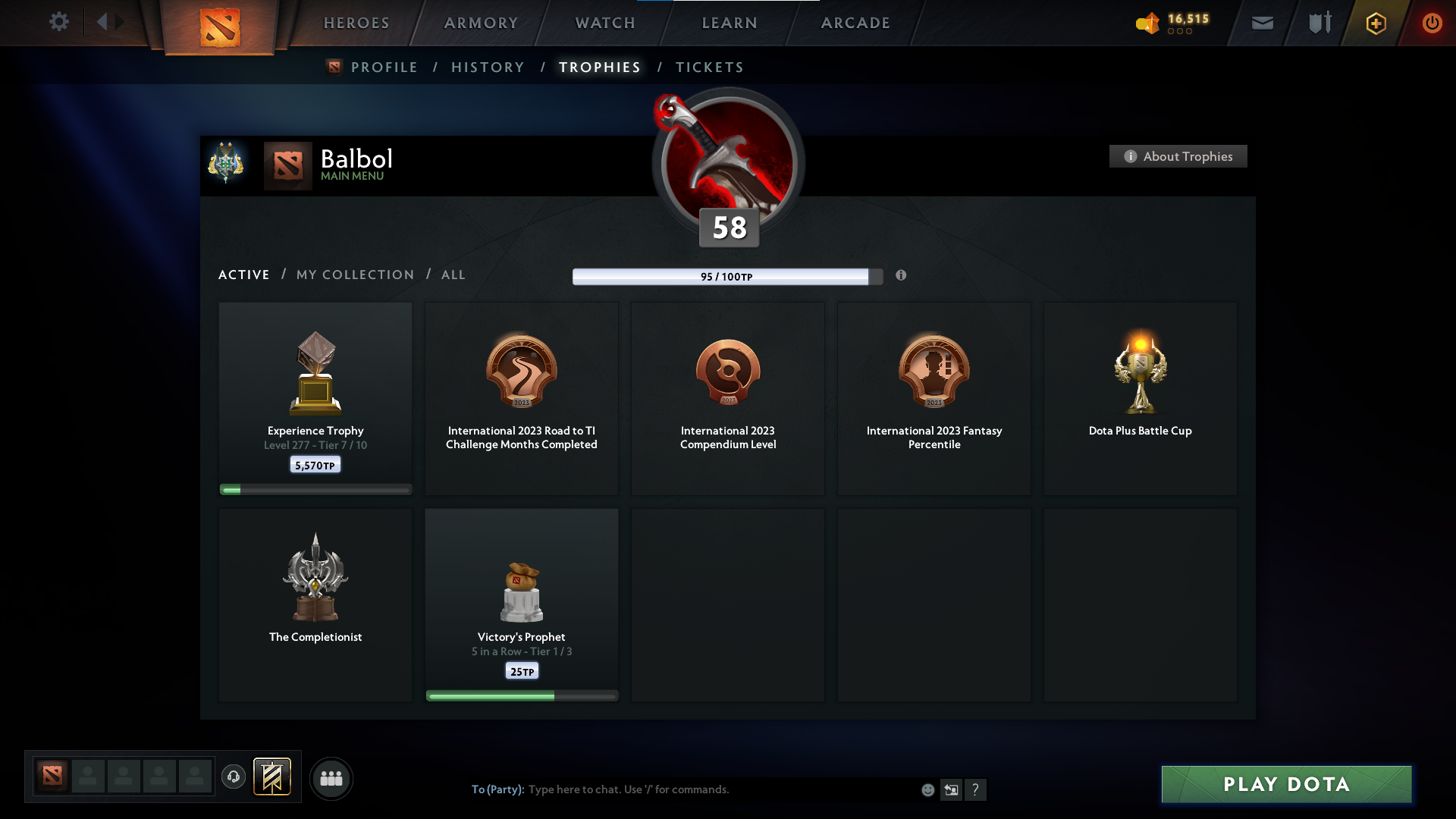Click the shield-and-sword icon in the top bar
Screen dimensions: 1456x819
(1319, 23)
